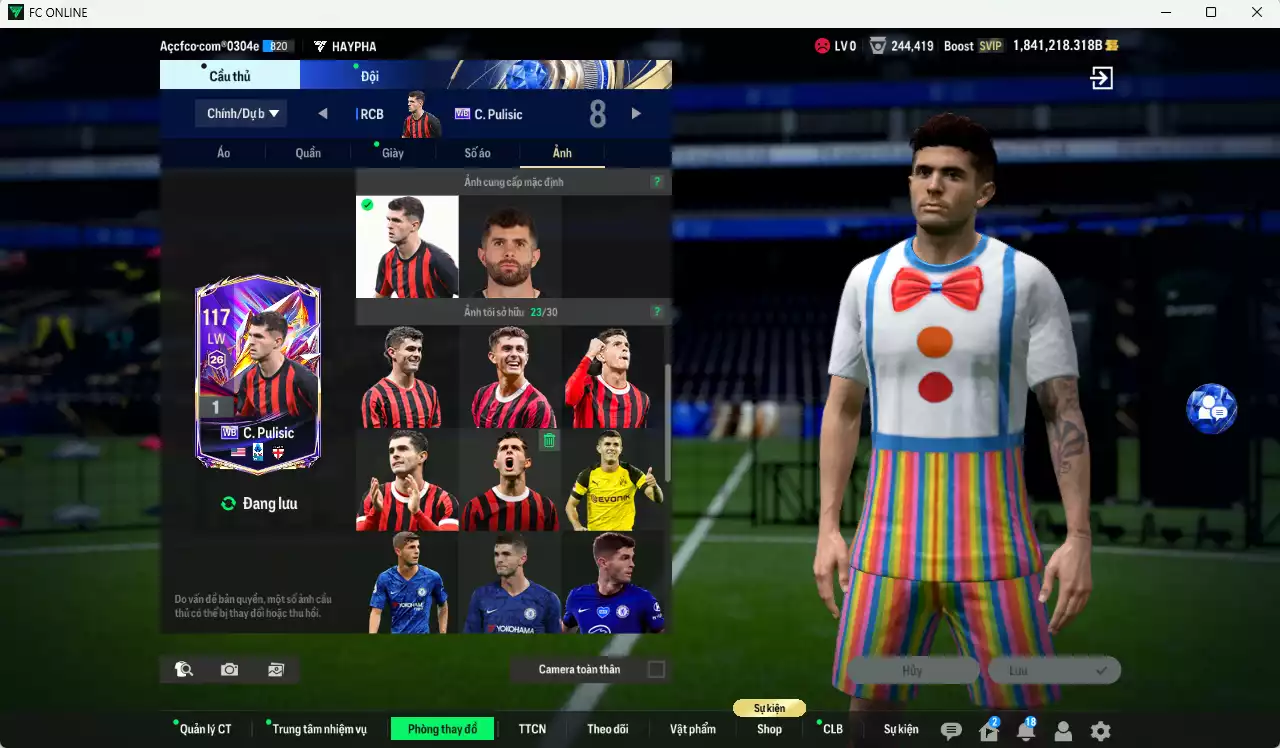Open the Quần tab
The width and height of the screenshot is (1280, 748).
pyautogui.click(x=308, y=153)
